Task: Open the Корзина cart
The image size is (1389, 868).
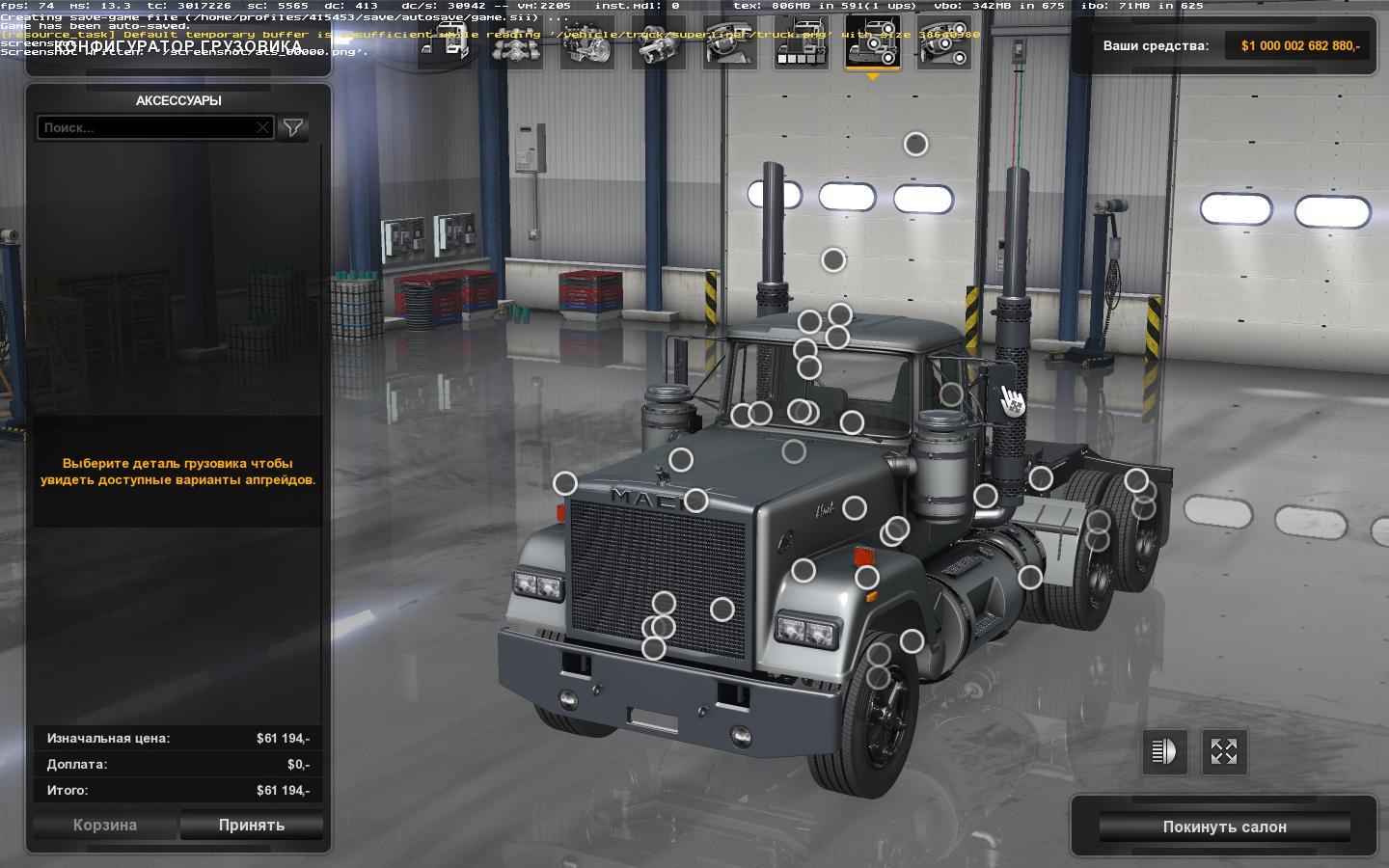Action: [105, 825]
